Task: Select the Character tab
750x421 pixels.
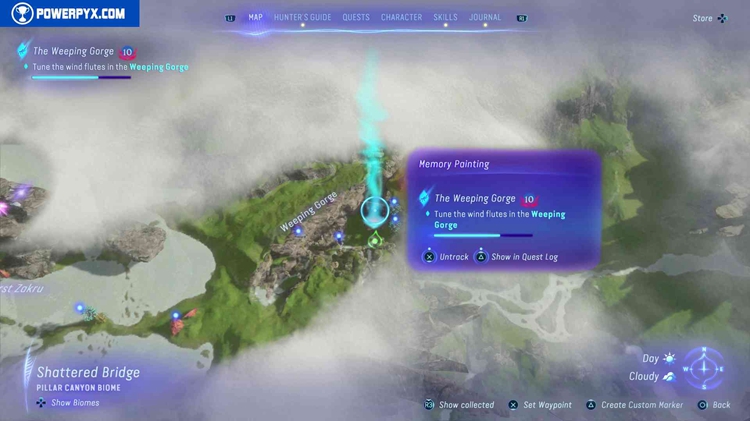Action: (401, 17)
